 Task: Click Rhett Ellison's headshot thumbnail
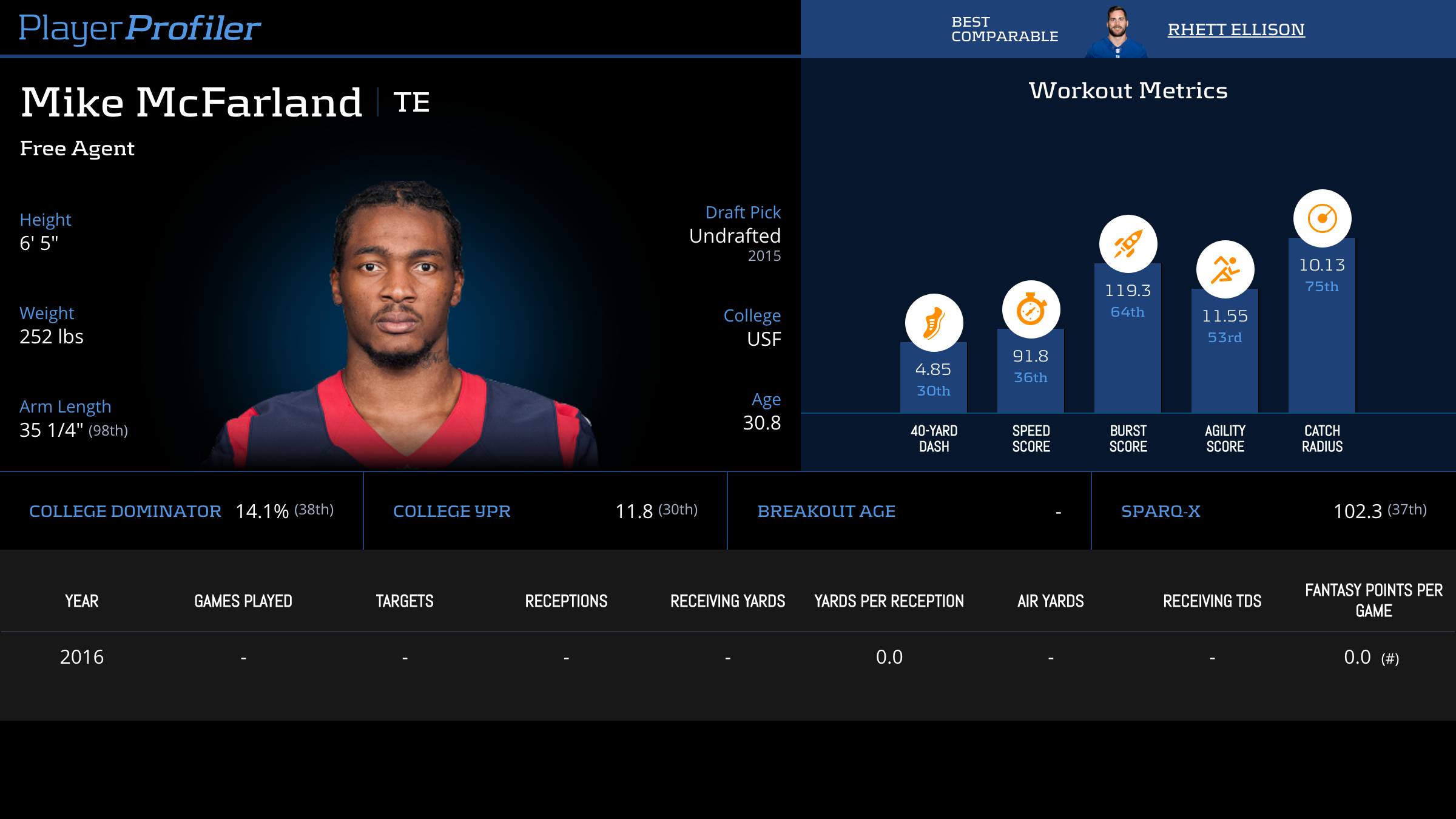point(1116,32)
